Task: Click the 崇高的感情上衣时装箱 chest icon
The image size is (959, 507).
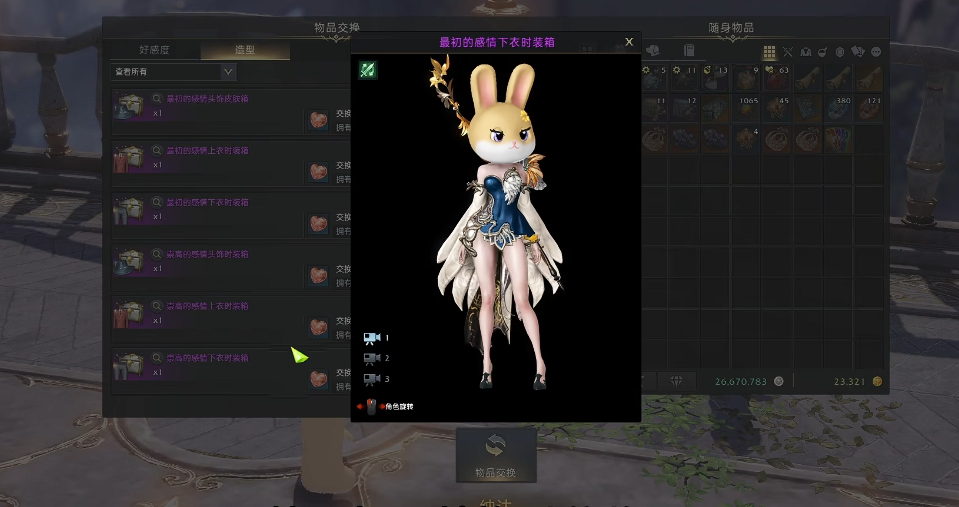Action: 127,314
